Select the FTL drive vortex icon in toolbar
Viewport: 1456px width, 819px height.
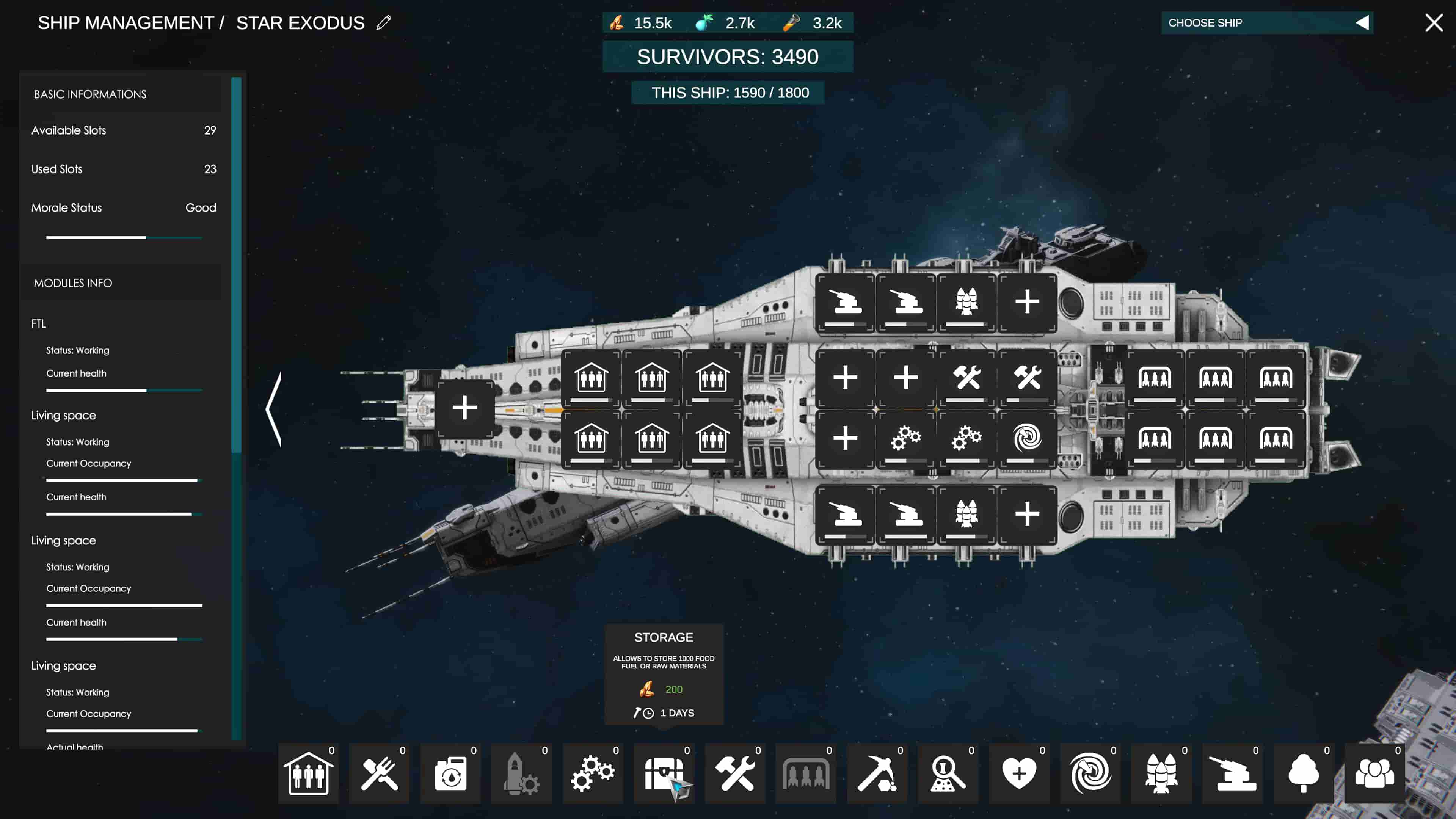[1090, 774]
